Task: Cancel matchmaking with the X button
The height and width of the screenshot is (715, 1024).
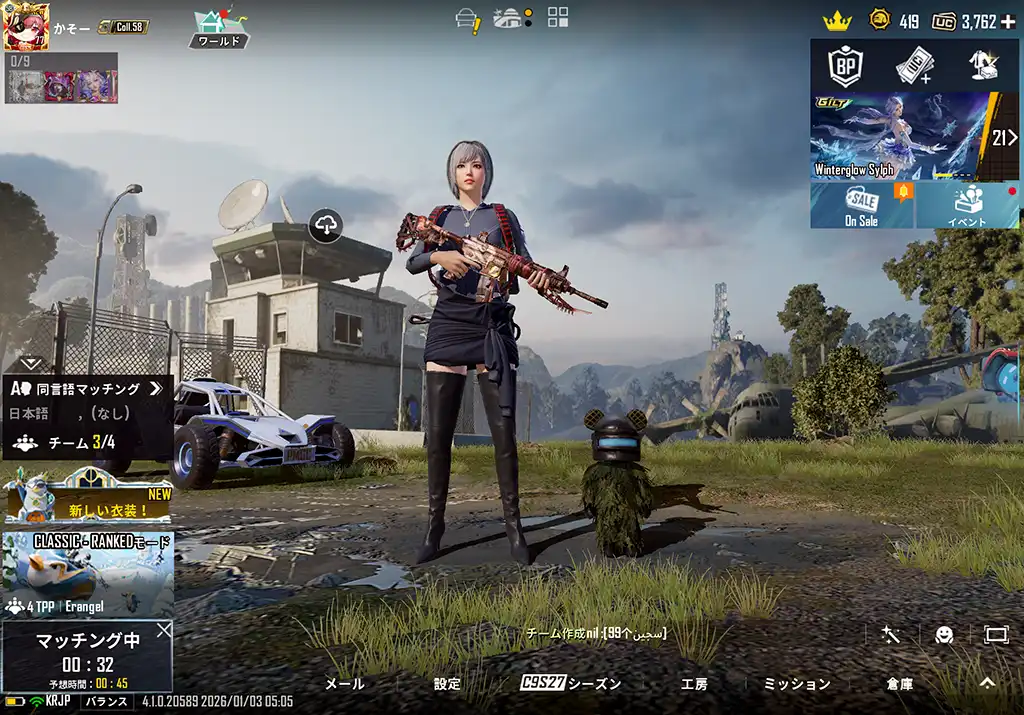Action: point(164,631)
